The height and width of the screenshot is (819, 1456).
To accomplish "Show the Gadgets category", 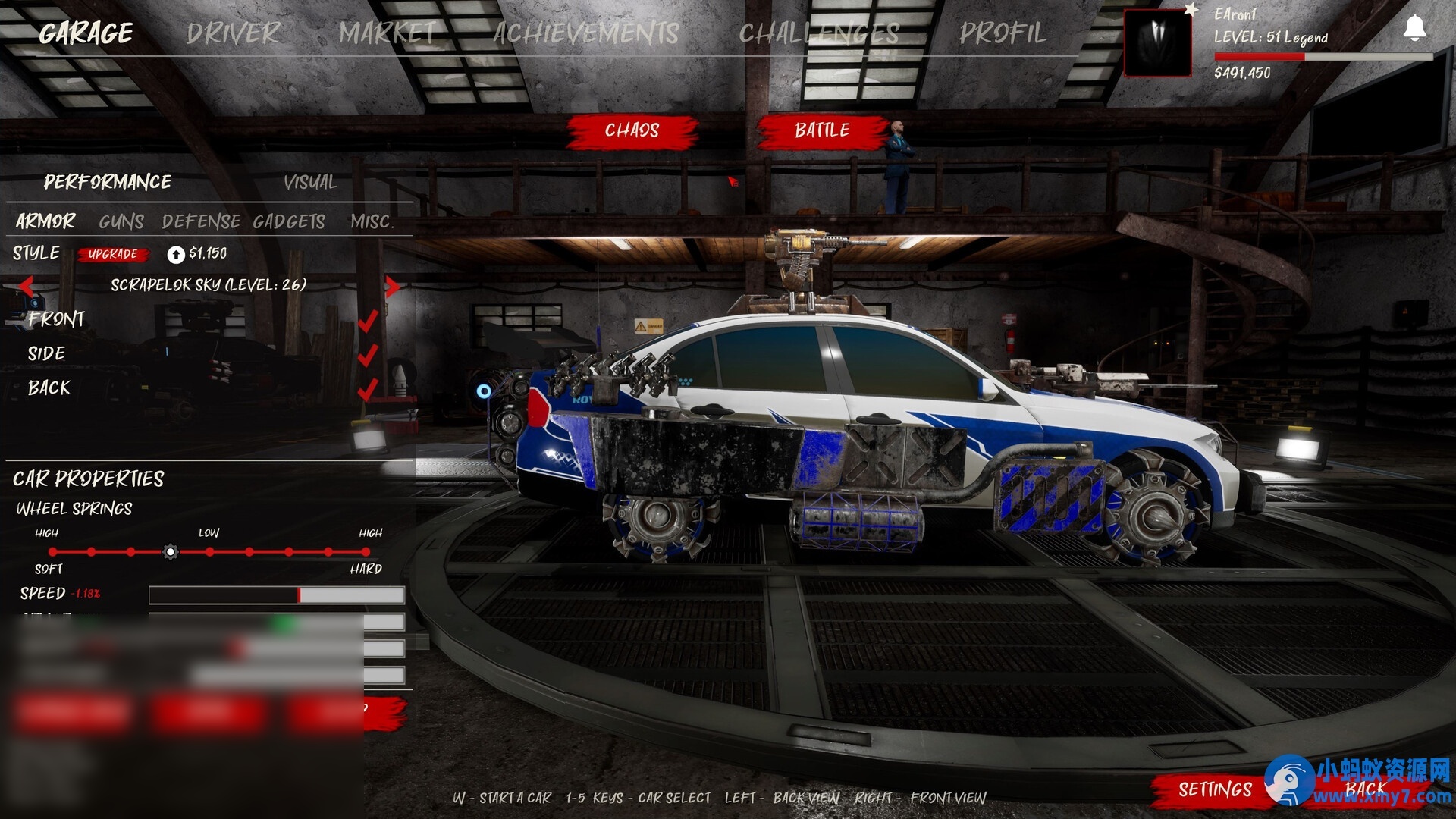I will pos(289,221).
